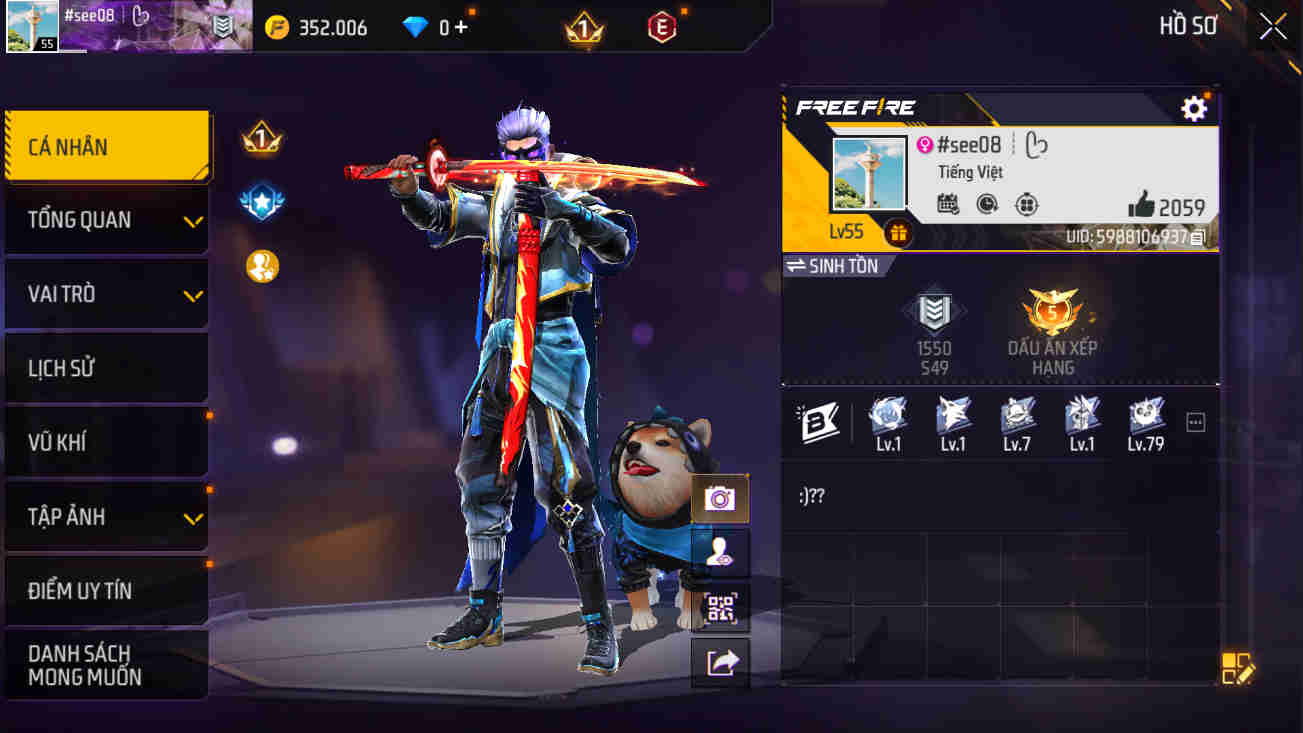Image resolution: width=1303 pixels, height=733 pixels.
Task: Select the rank badge showing 1550 S49
Action: 934,320
